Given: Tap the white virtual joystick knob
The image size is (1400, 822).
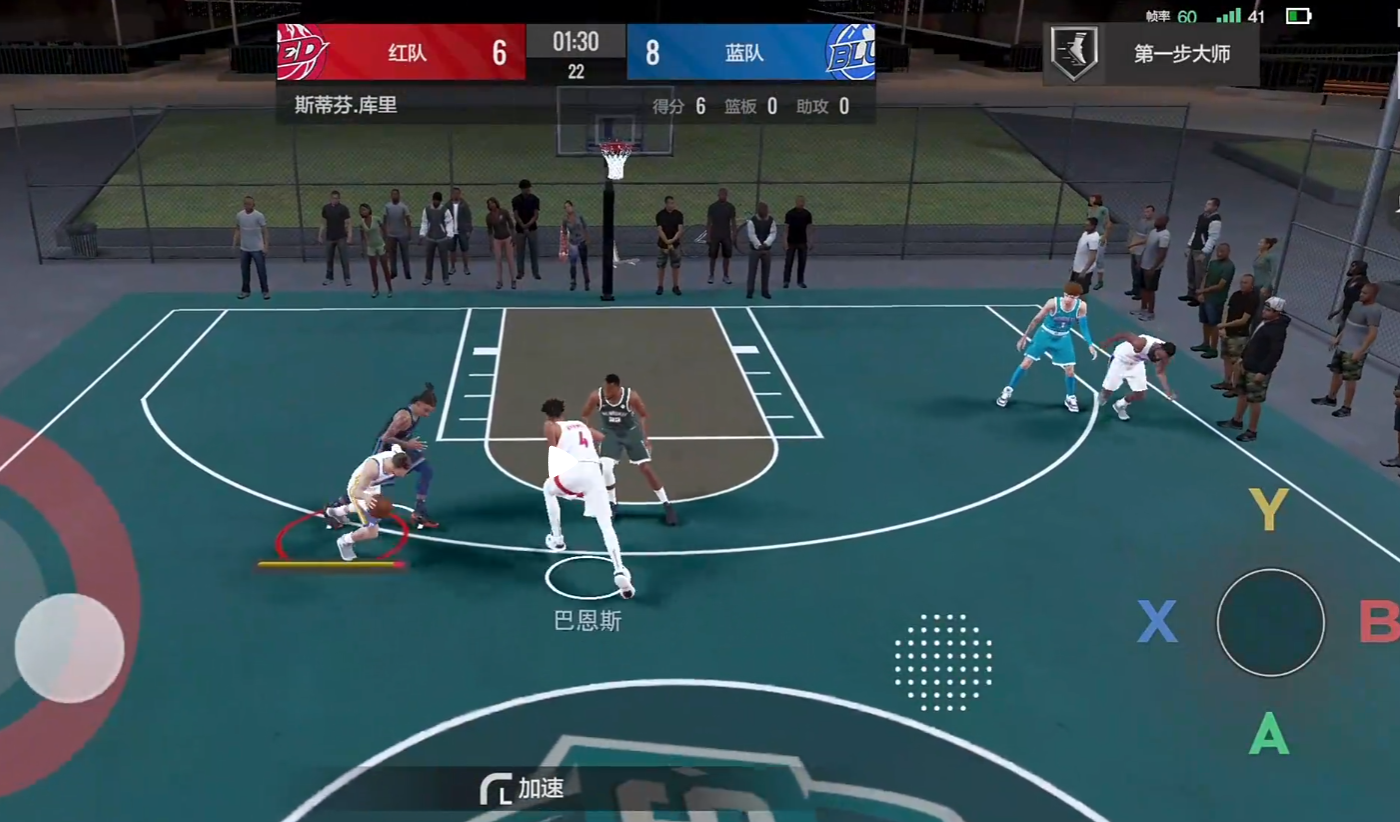Looking at the screenshot, I should pos(69,647).
